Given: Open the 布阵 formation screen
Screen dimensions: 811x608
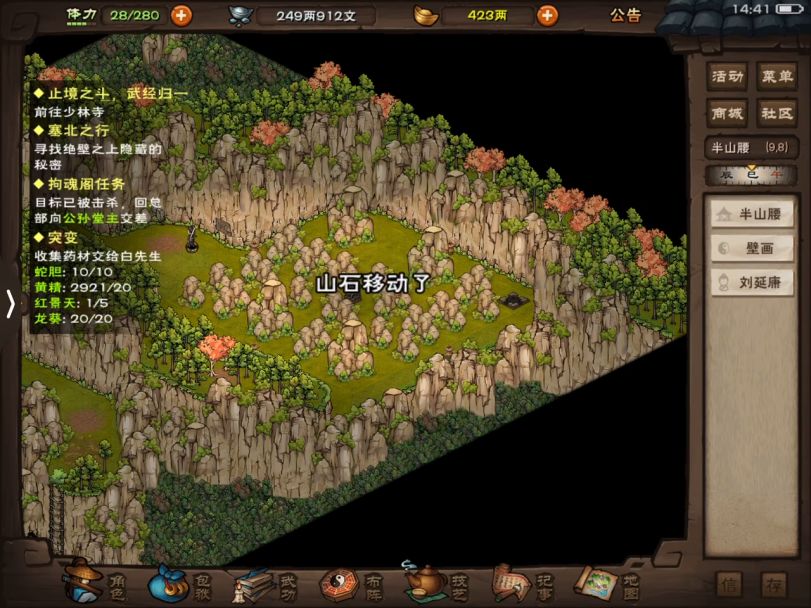Looking at the screenshot, I should [x=352, y=582].
